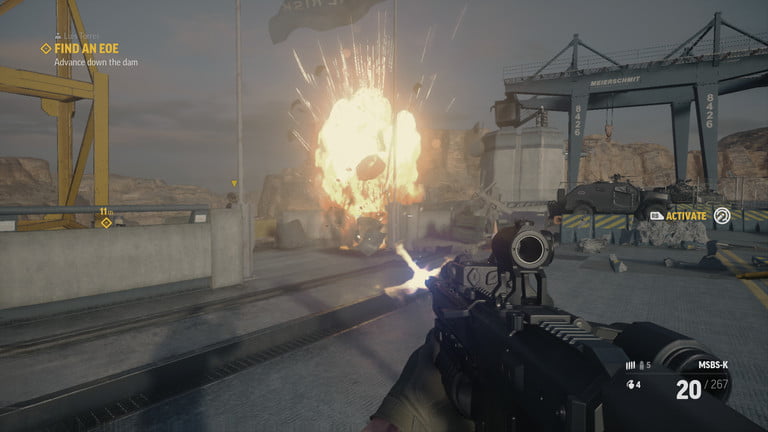Viewport: 768px width, 432px height.
Task: Choose the grenade icon in the HUD
Action: pos(630,382)
